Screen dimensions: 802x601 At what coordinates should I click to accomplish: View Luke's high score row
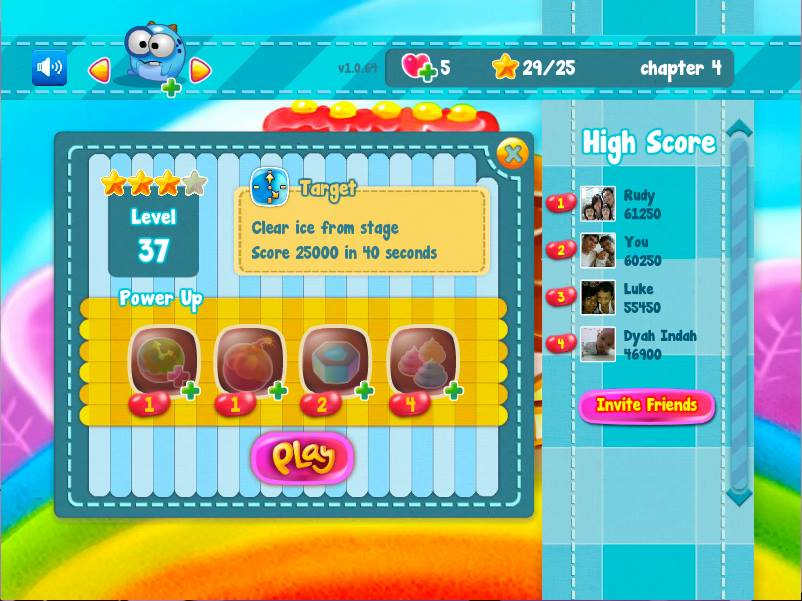click(640, 298)
